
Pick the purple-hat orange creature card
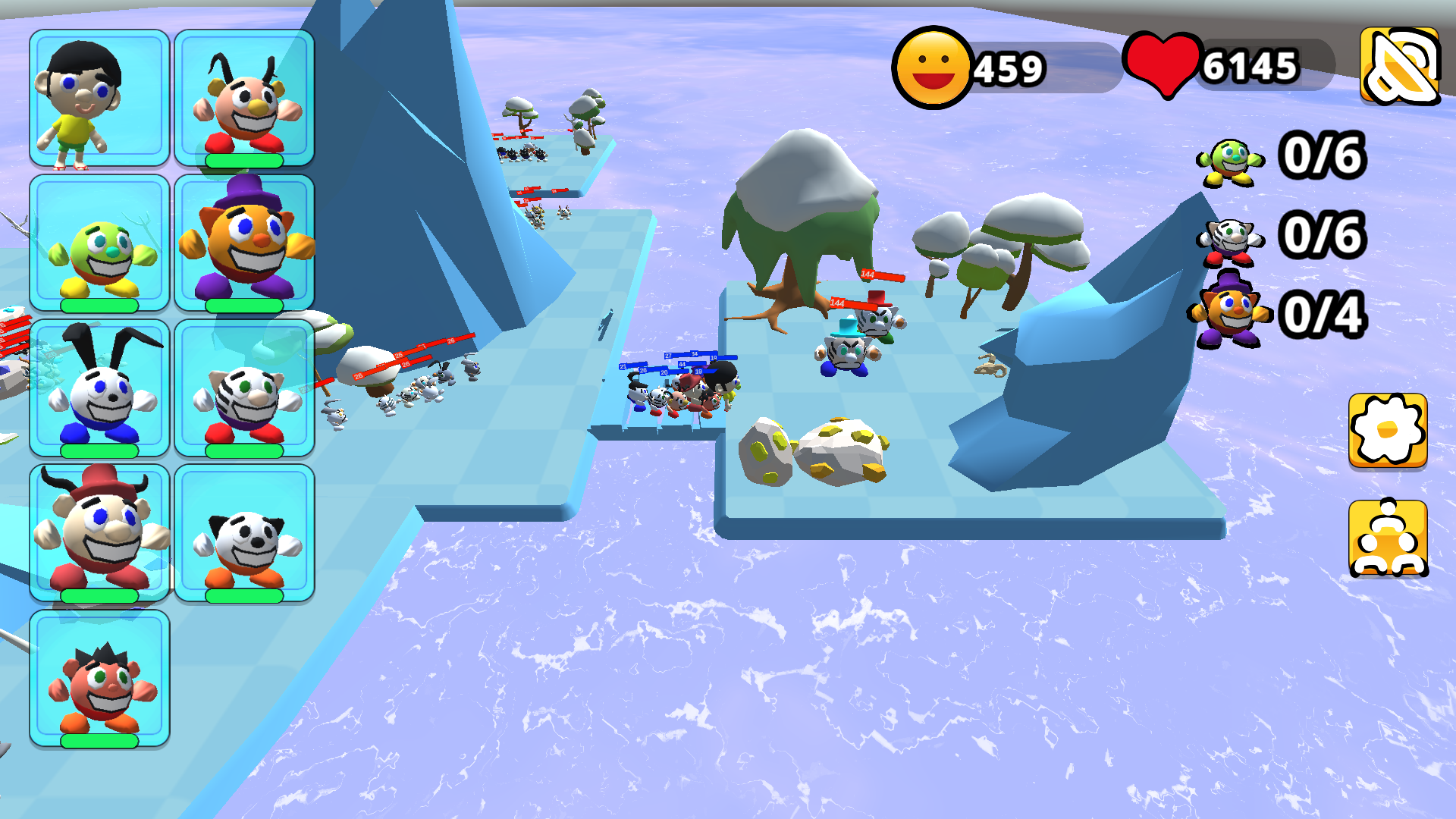pos(244,243)
